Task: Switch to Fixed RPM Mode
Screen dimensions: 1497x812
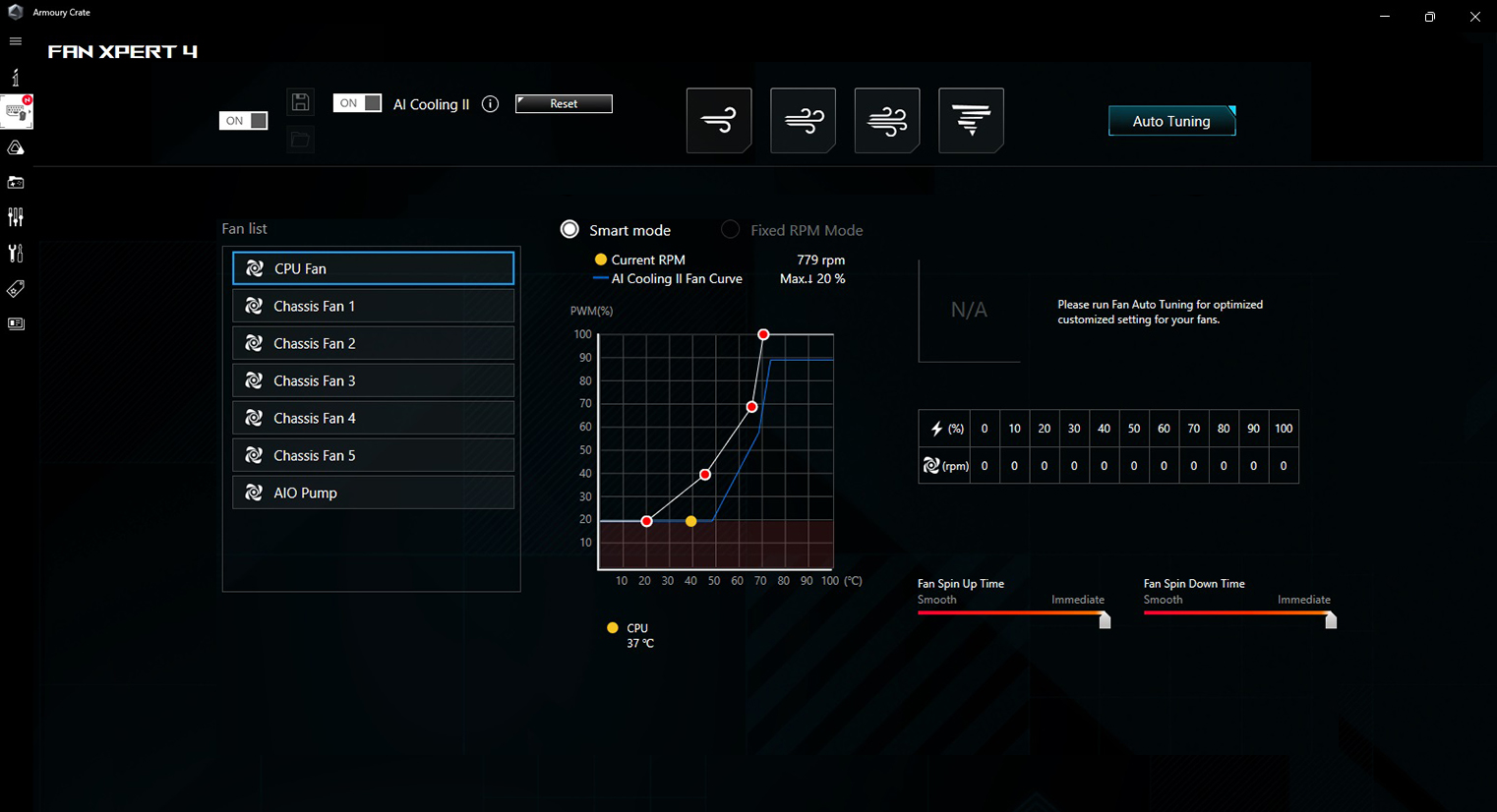Action: click(730, 230)
